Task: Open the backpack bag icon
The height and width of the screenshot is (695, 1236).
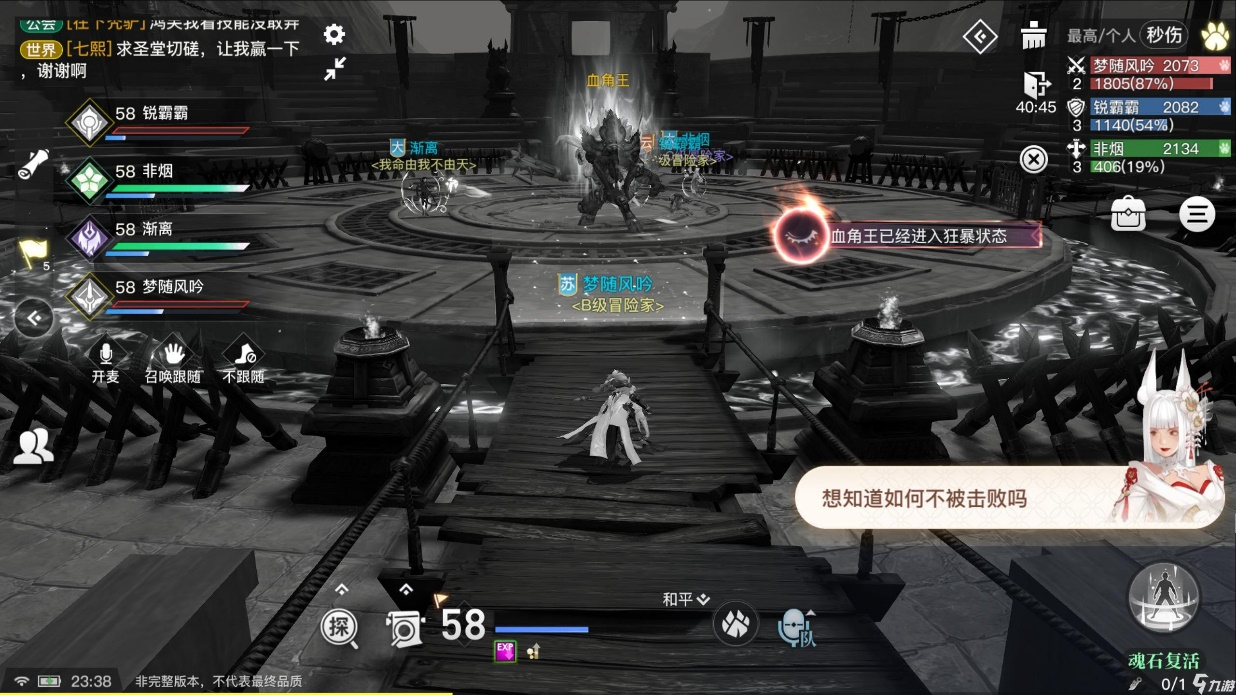Action: point(1128,214)
